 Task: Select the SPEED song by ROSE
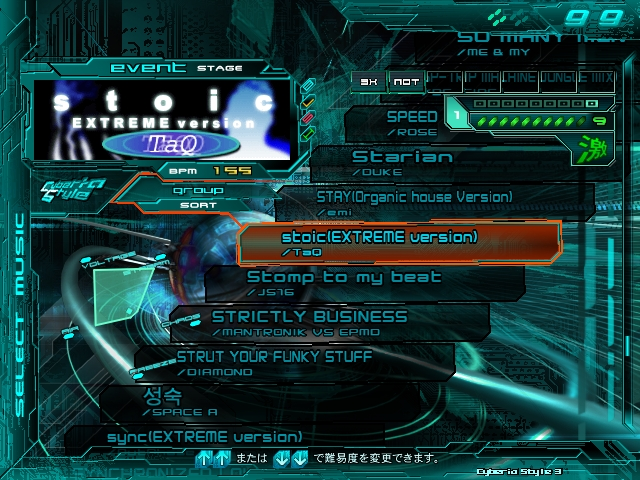411,121
